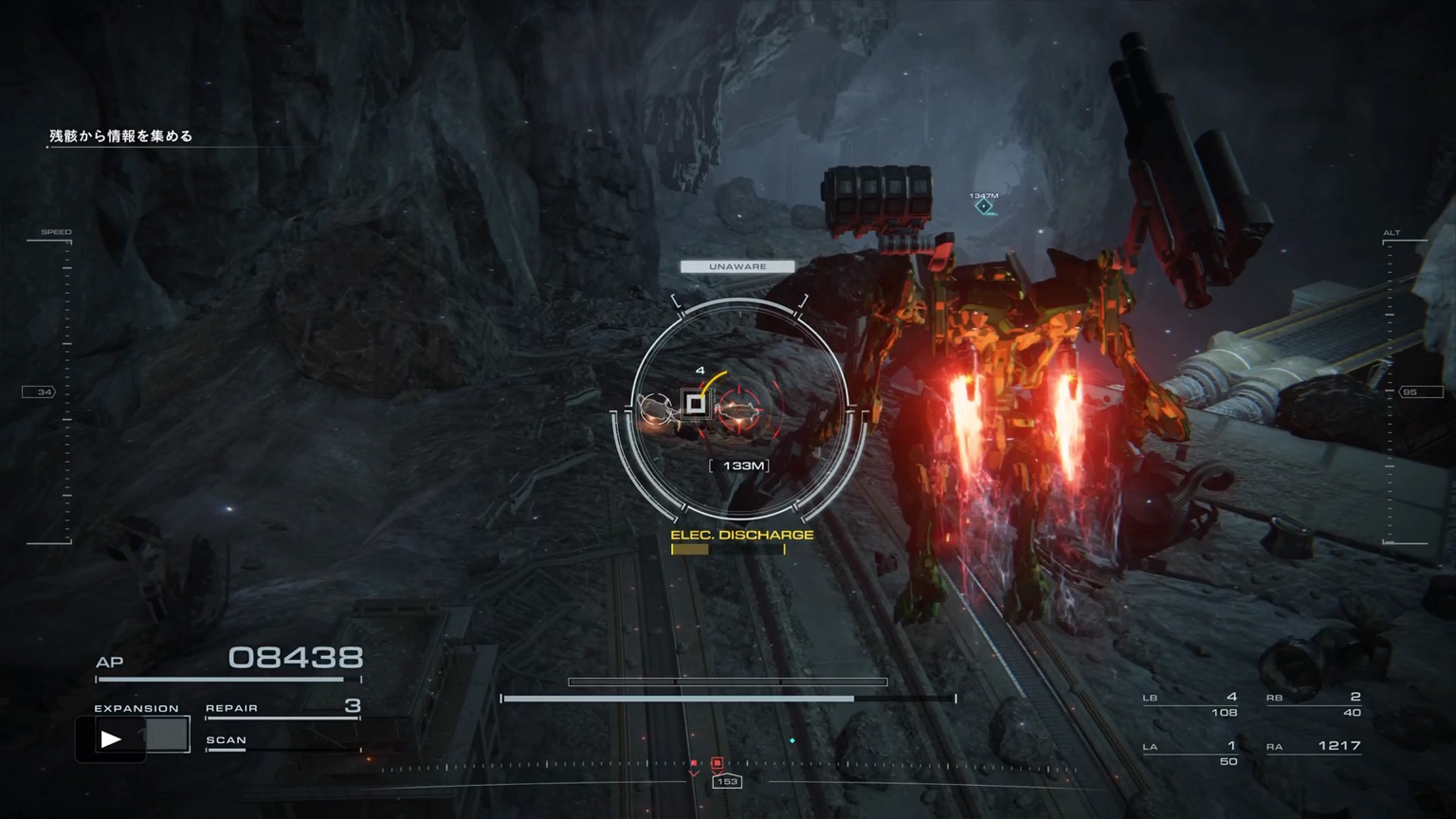
Task: Select the square lock-on target marker
Action: click(x=696, y=405)
